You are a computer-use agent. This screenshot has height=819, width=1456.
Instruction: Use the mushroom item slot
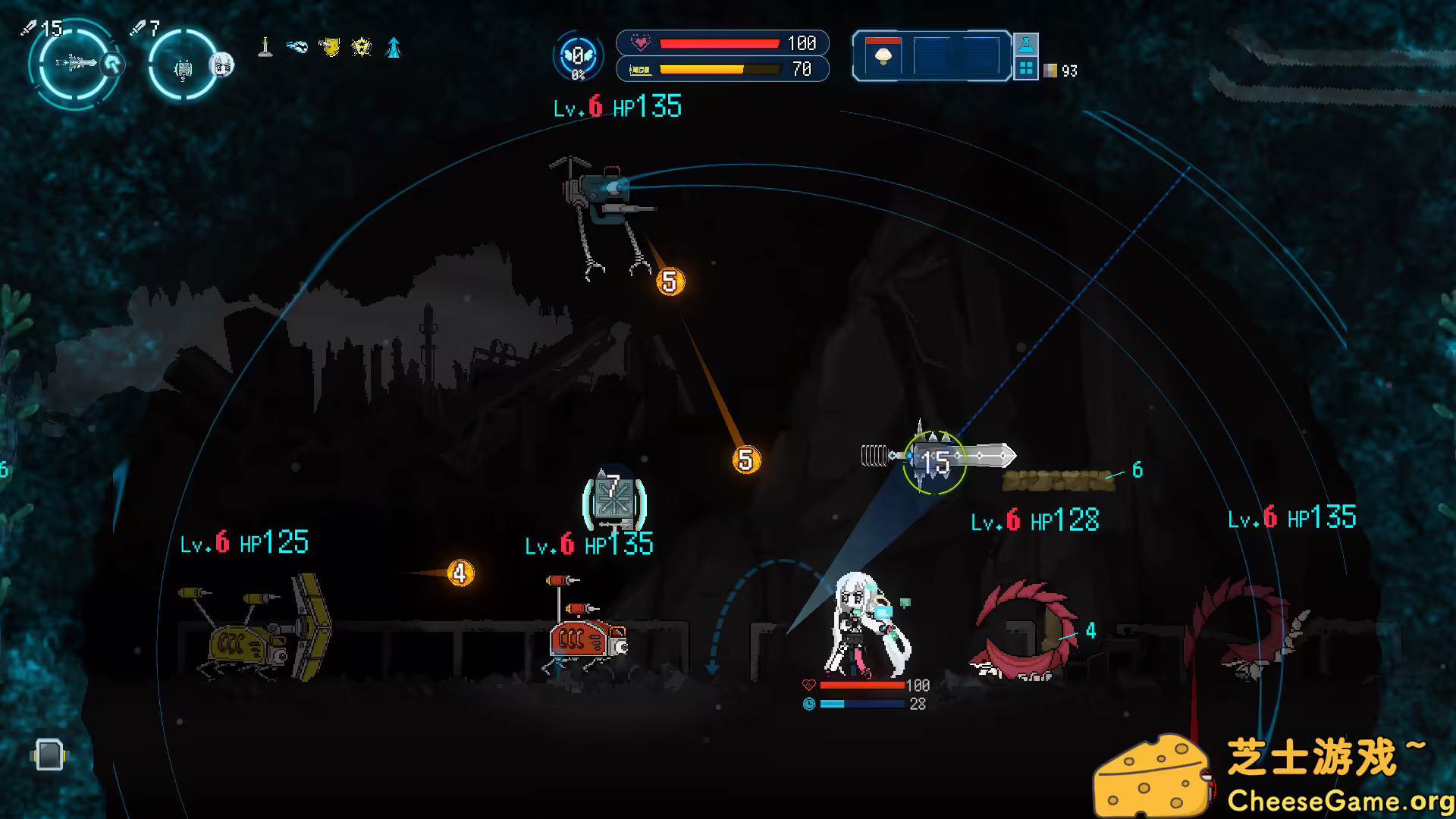883,56
